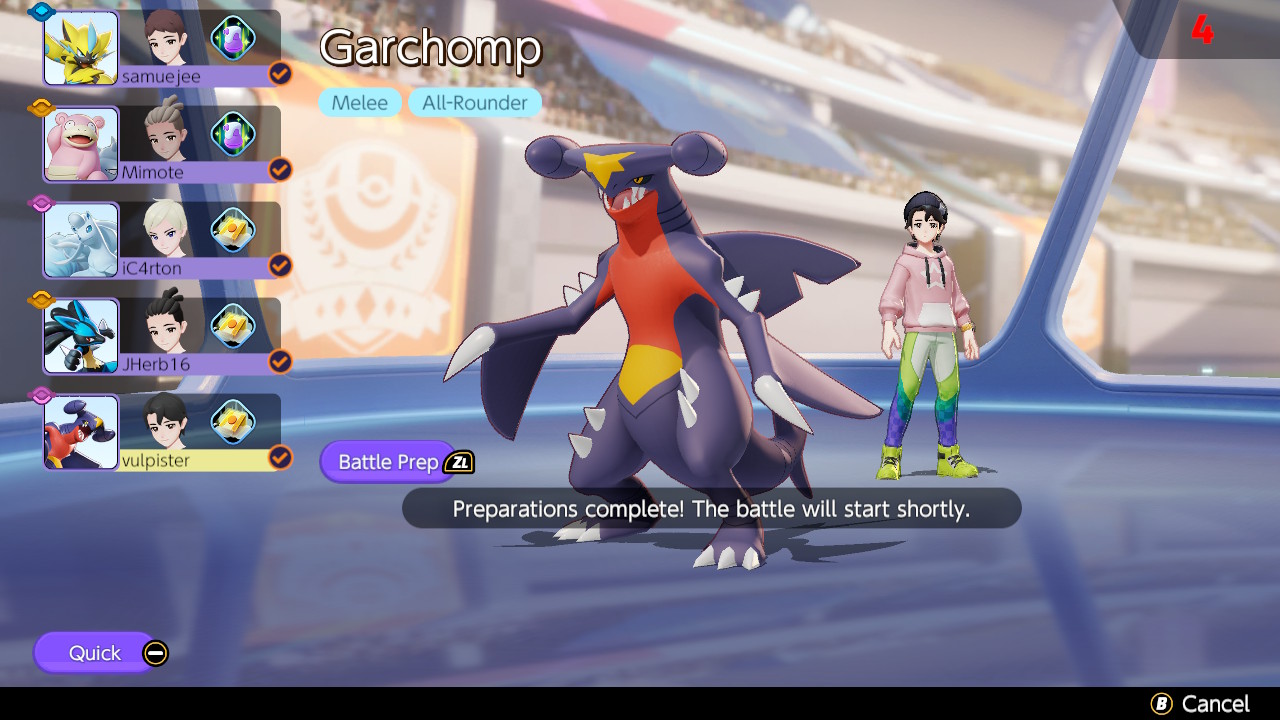
Task: View the Zeraora portrait thumbnail
Action: pyautogui.click(x=81, y=47)
